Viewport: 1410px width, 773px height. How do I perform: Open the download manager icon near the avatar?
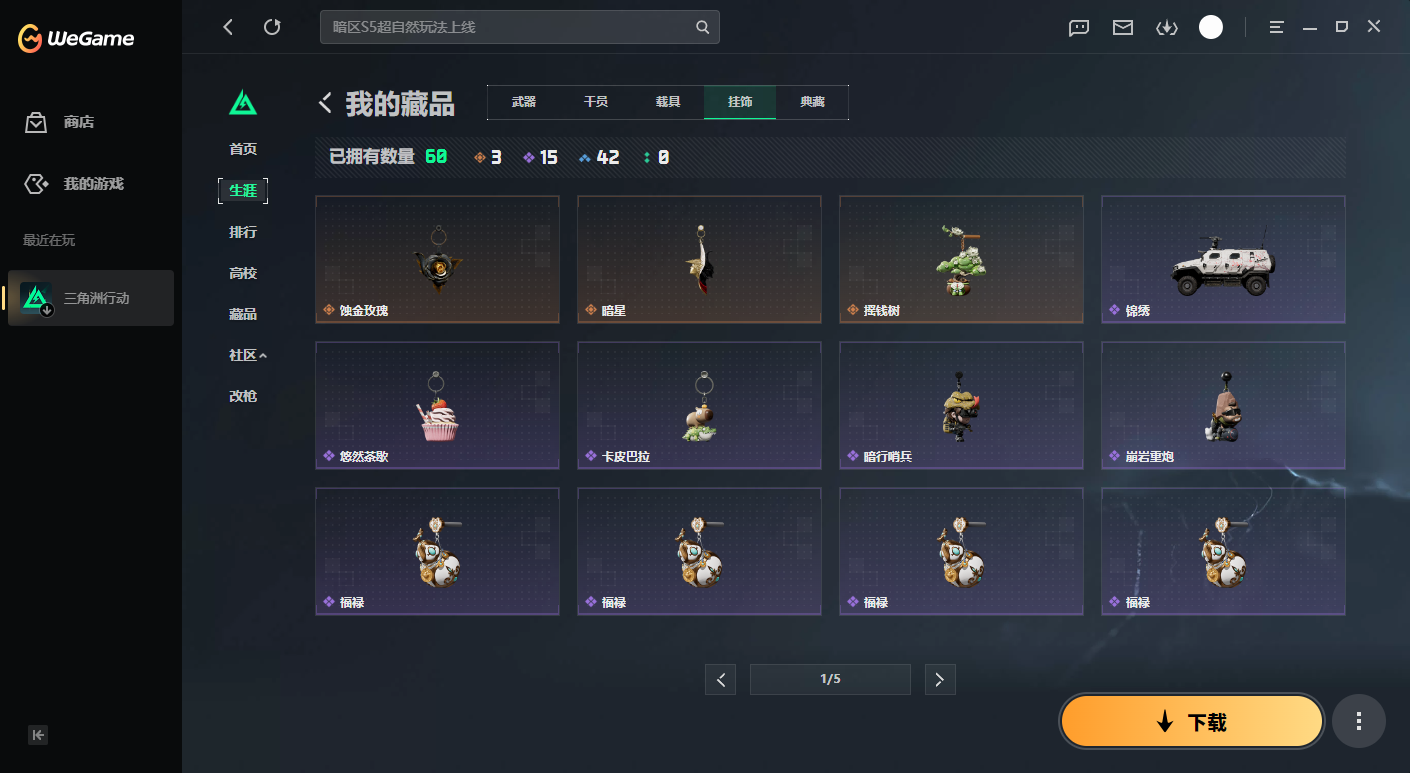(x=1166, y=27)
